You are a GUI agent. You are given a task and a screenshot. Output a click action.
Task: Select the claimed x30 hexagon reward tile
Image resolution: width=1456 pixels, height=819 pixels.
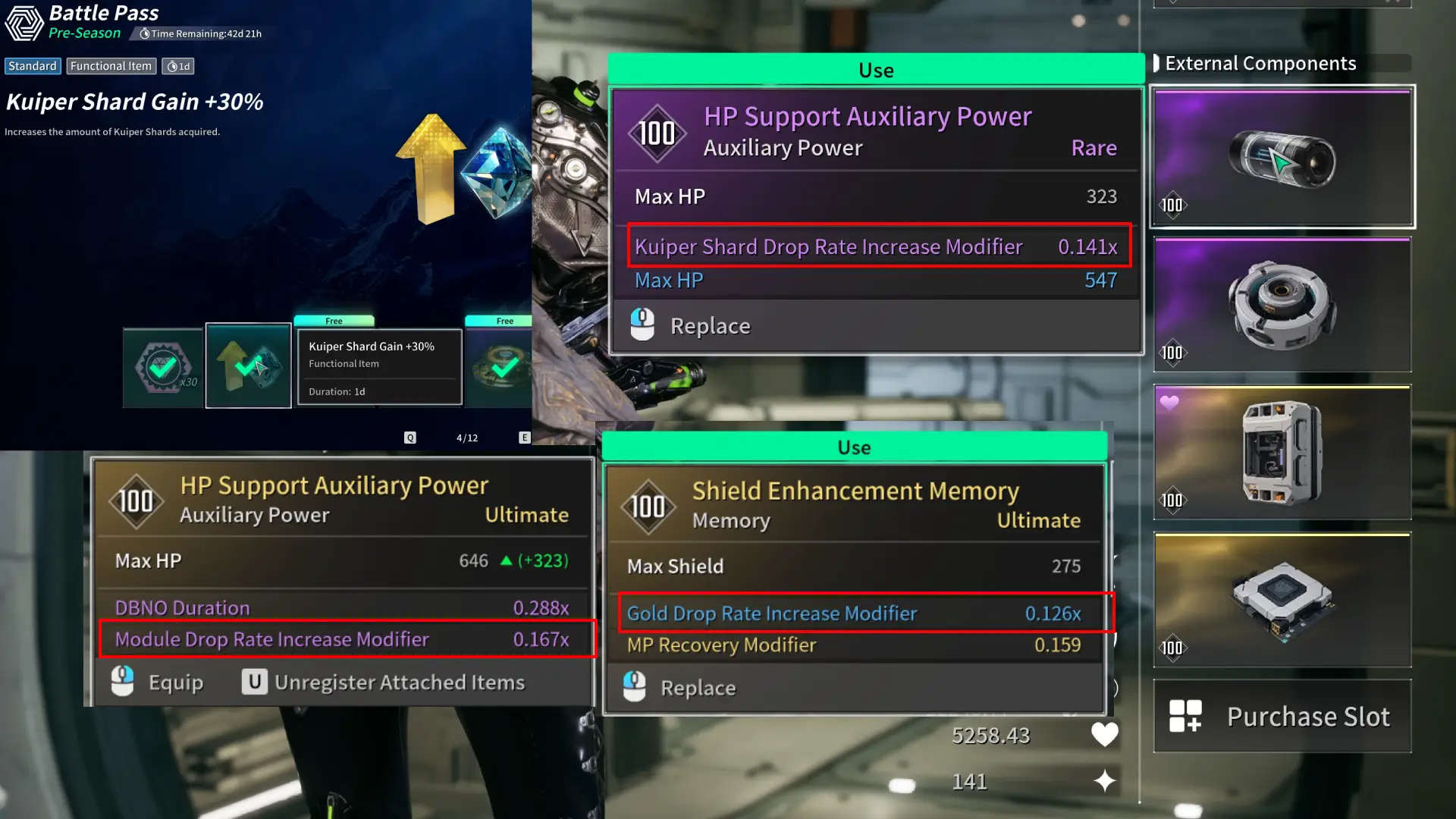[163, 369]
